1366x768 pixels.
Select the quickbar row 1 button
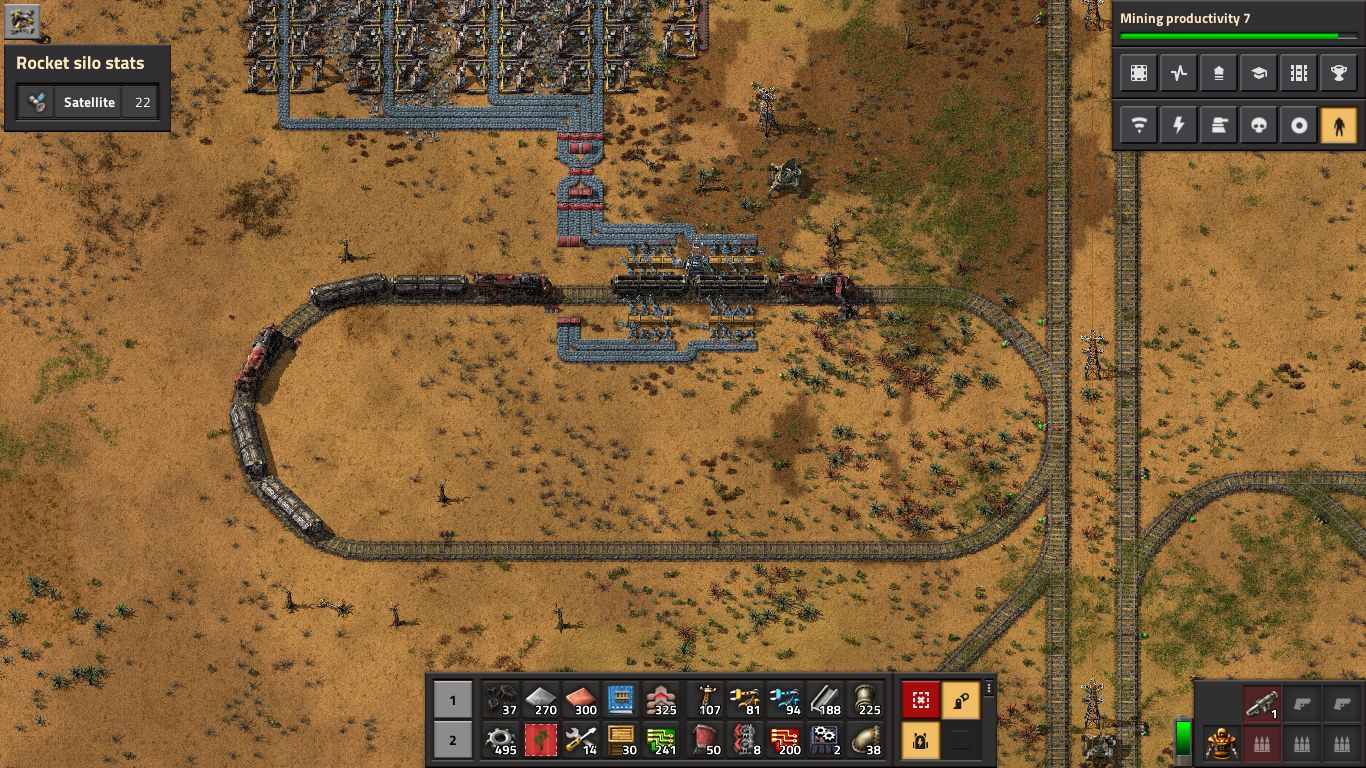click(x=452, y=700)
